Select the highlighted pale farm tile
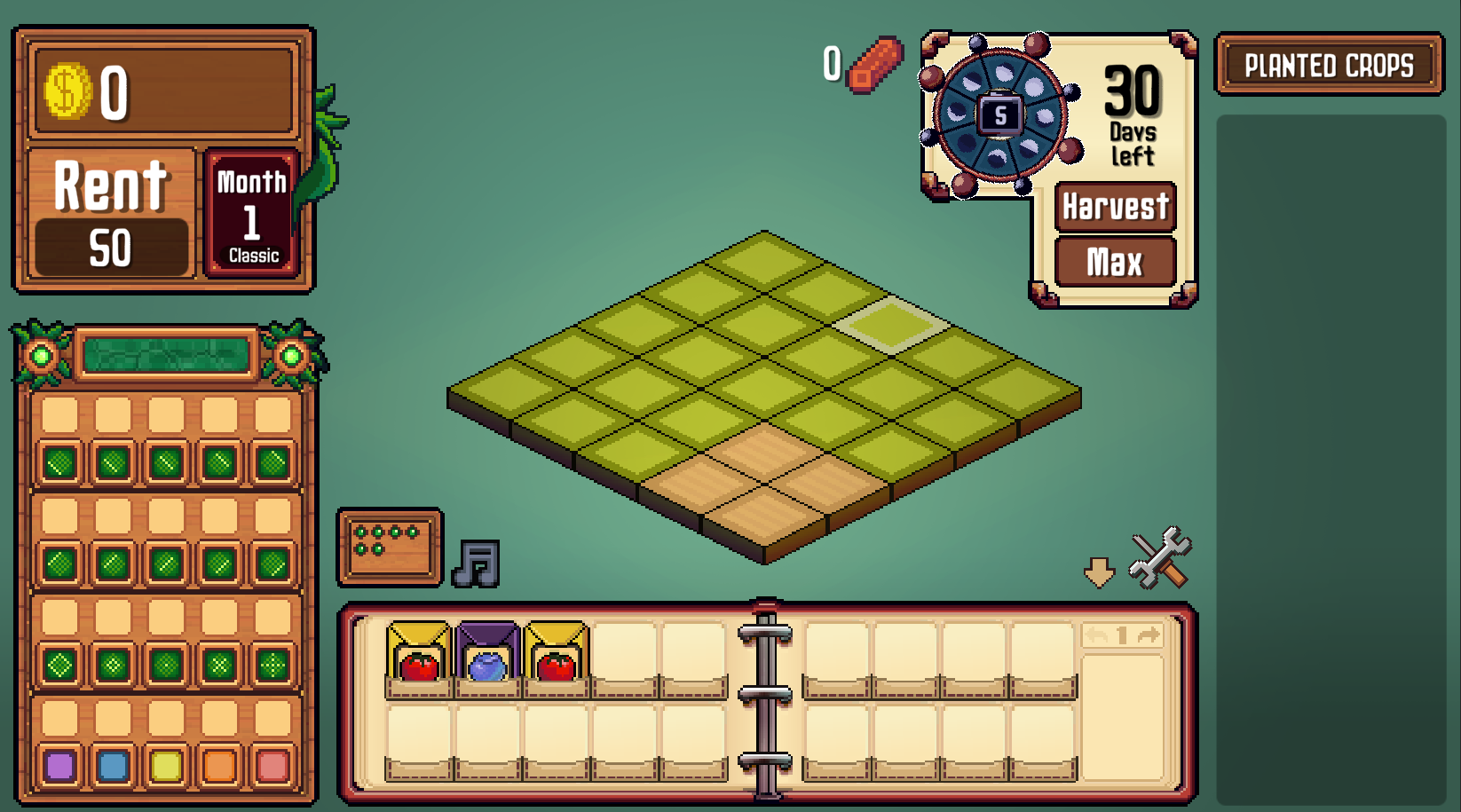 [890, 326]
